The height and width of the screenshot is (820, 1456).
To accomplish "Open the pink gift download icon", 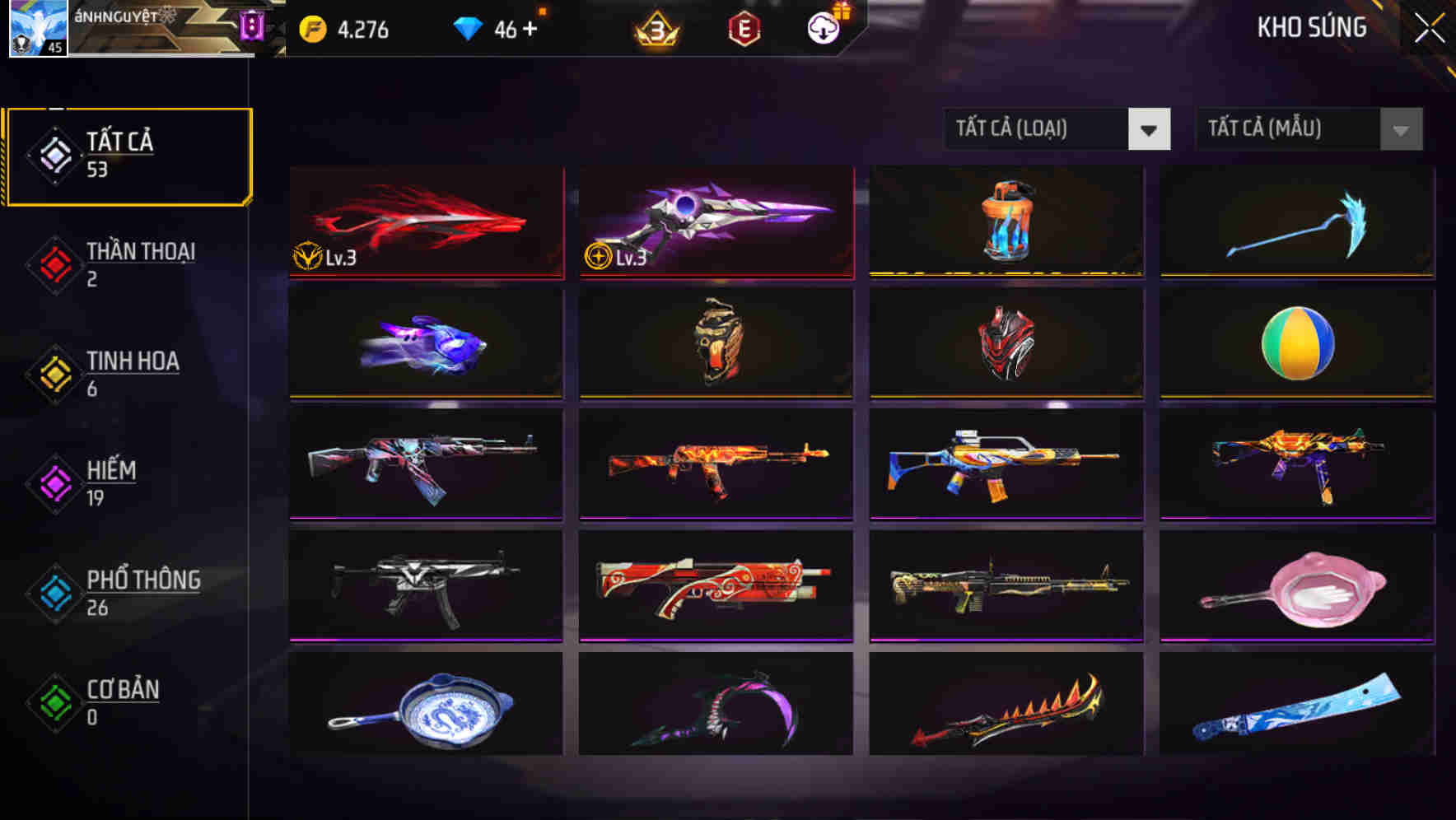I will pos(823,27).
